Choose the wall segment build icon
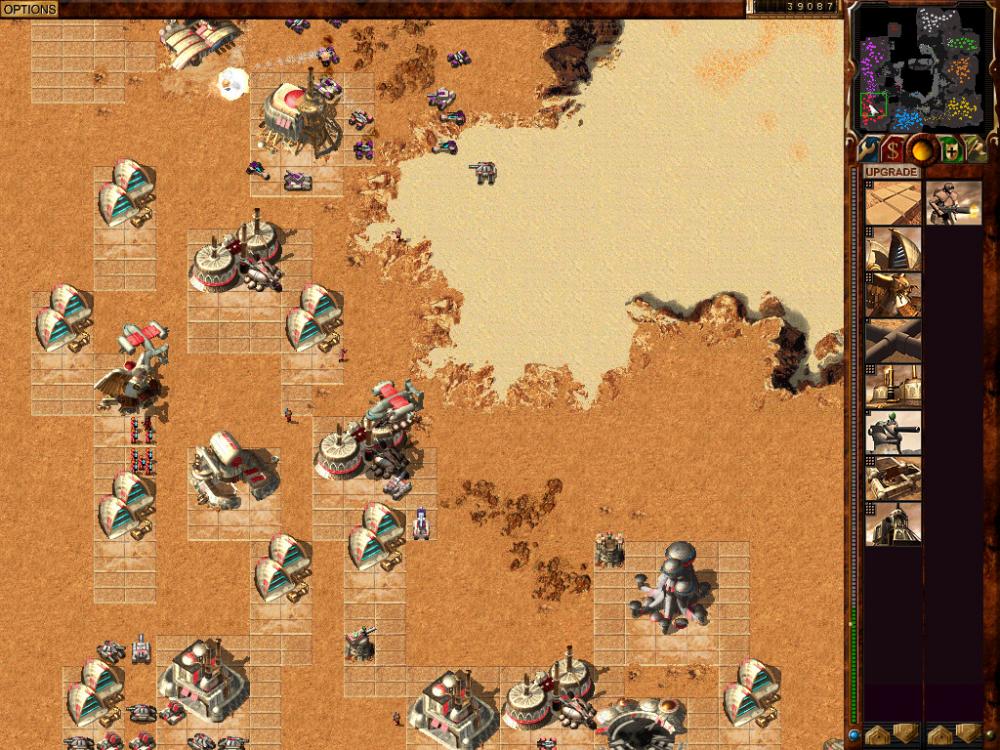 (893, 341)
